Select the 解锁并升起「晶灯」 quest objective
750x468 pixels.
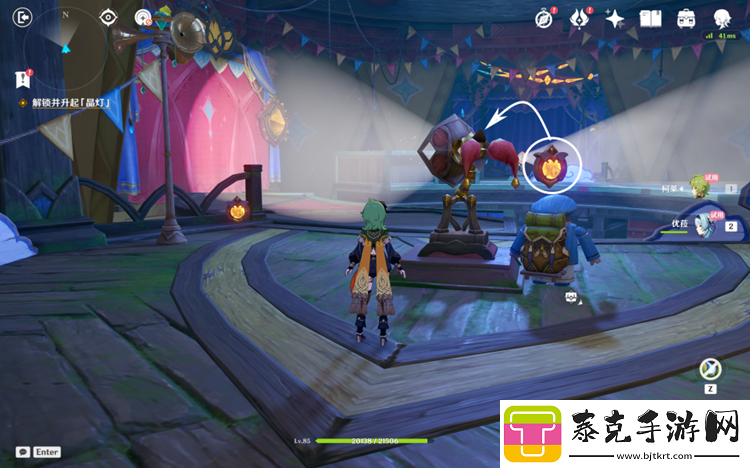70,103
